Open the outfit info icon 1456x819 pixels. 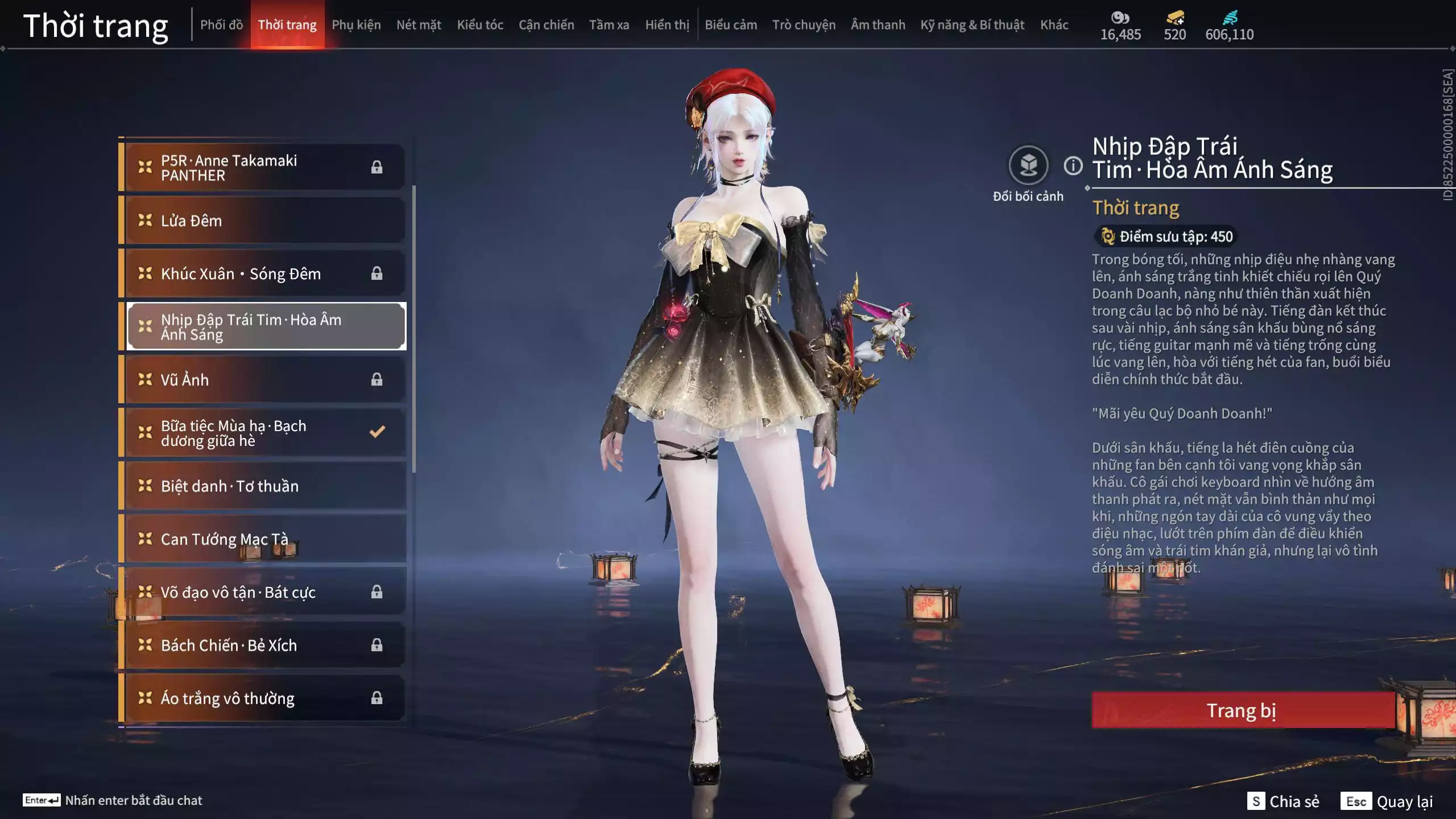coord(1073,166)
